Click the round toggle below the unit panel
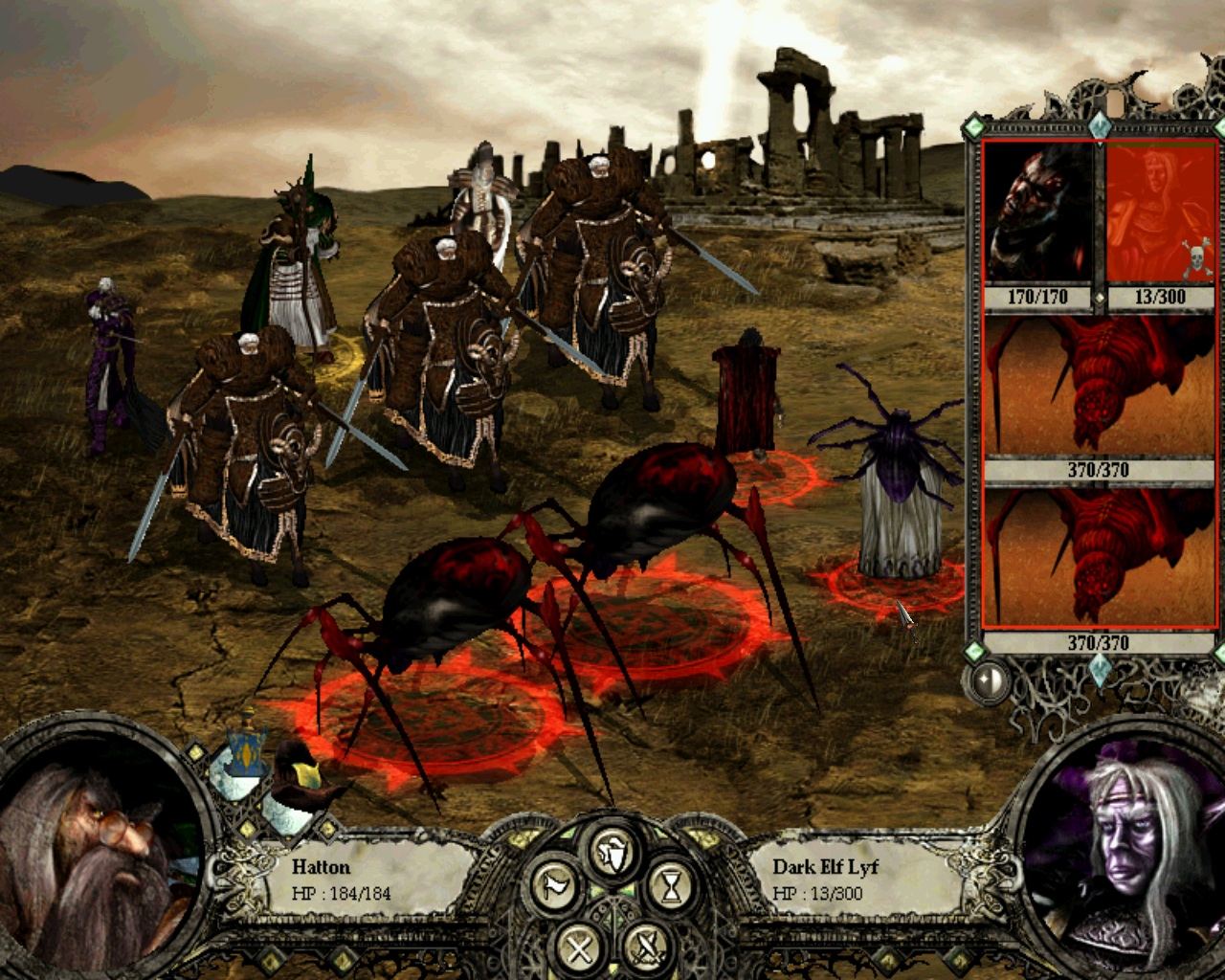 [x=990, y=679]
